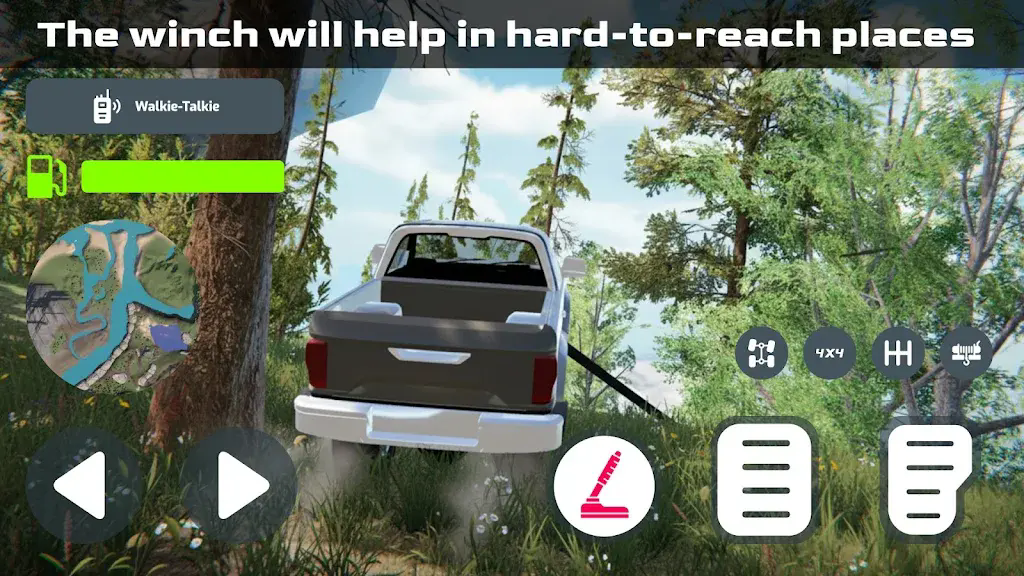Toggle the axle differential lock icon
The image size is (1024, 576).
point(761,353)
